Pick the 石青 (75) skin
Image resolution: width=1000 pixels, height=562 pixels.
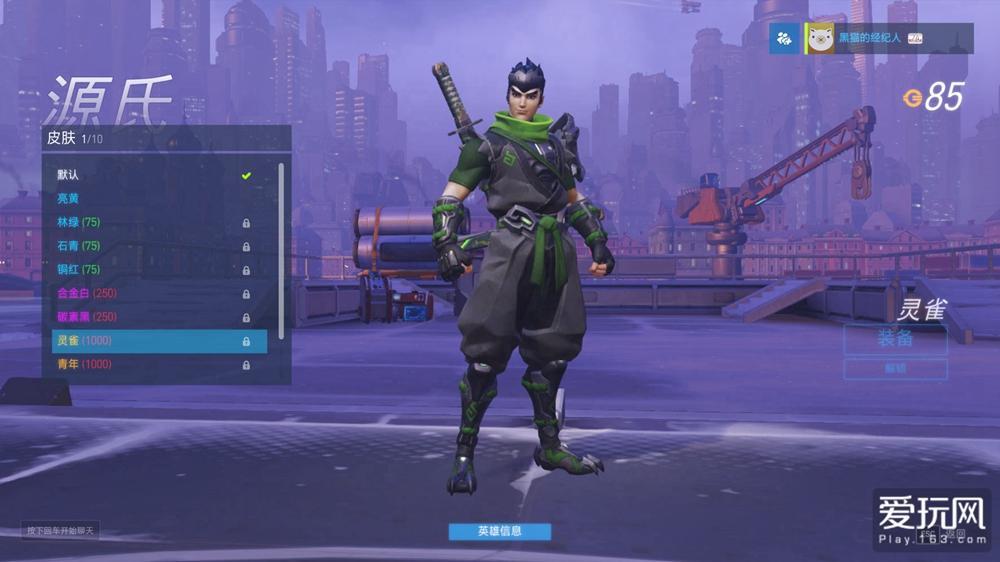click(x=150, y=246)
